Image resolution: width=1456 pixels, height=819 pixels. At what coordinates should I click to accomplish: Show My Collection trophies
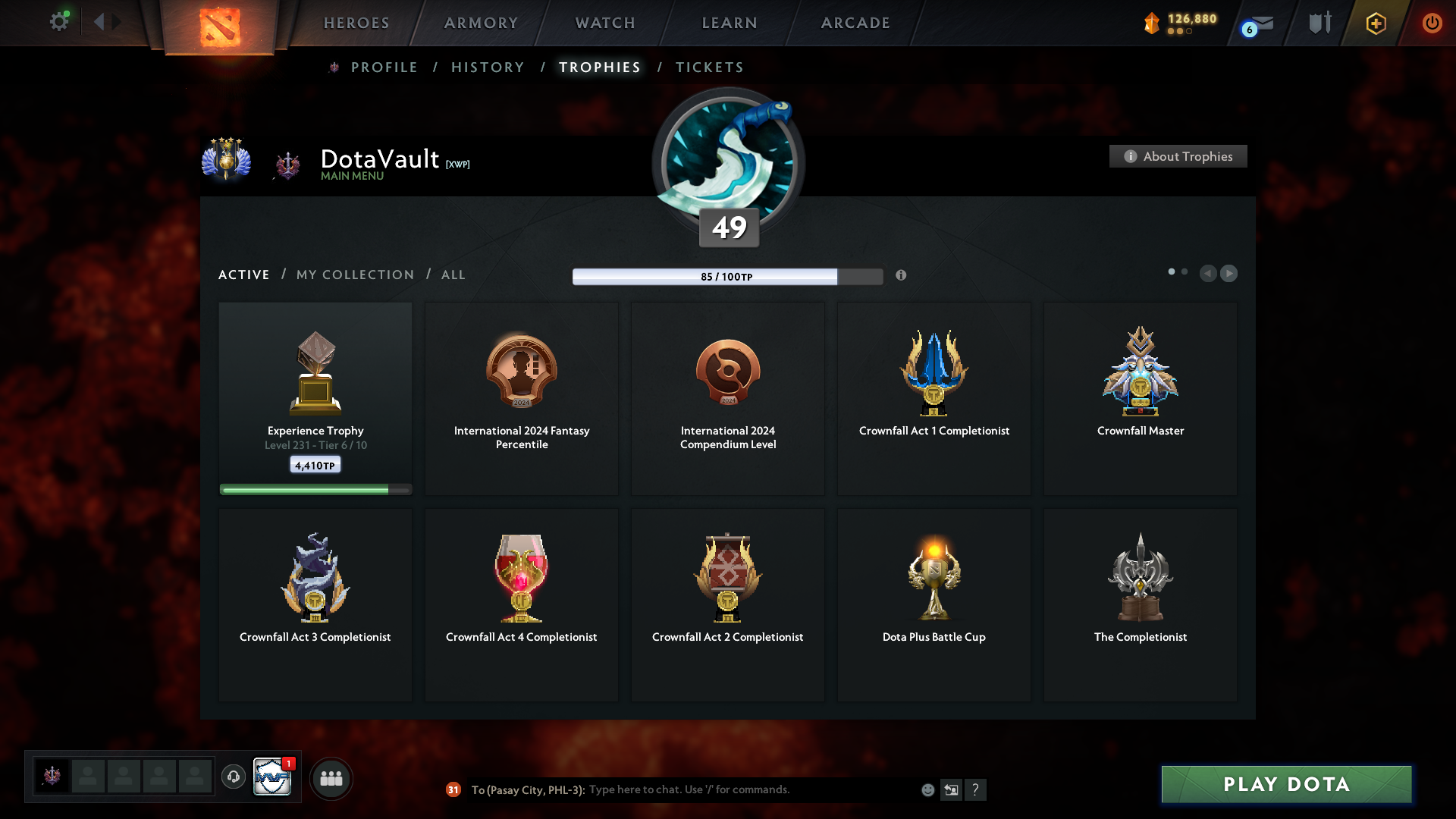point(355,275)
